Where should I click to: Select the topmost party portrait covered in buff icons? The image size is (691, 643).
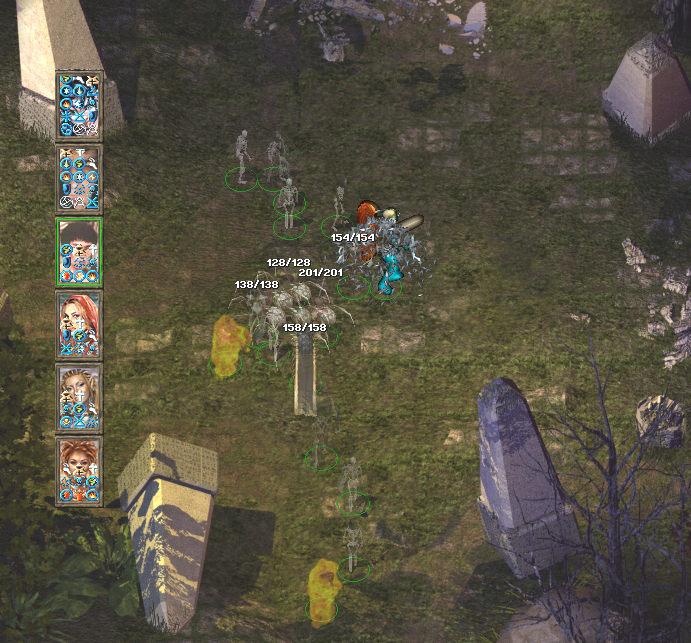(79, 105)
